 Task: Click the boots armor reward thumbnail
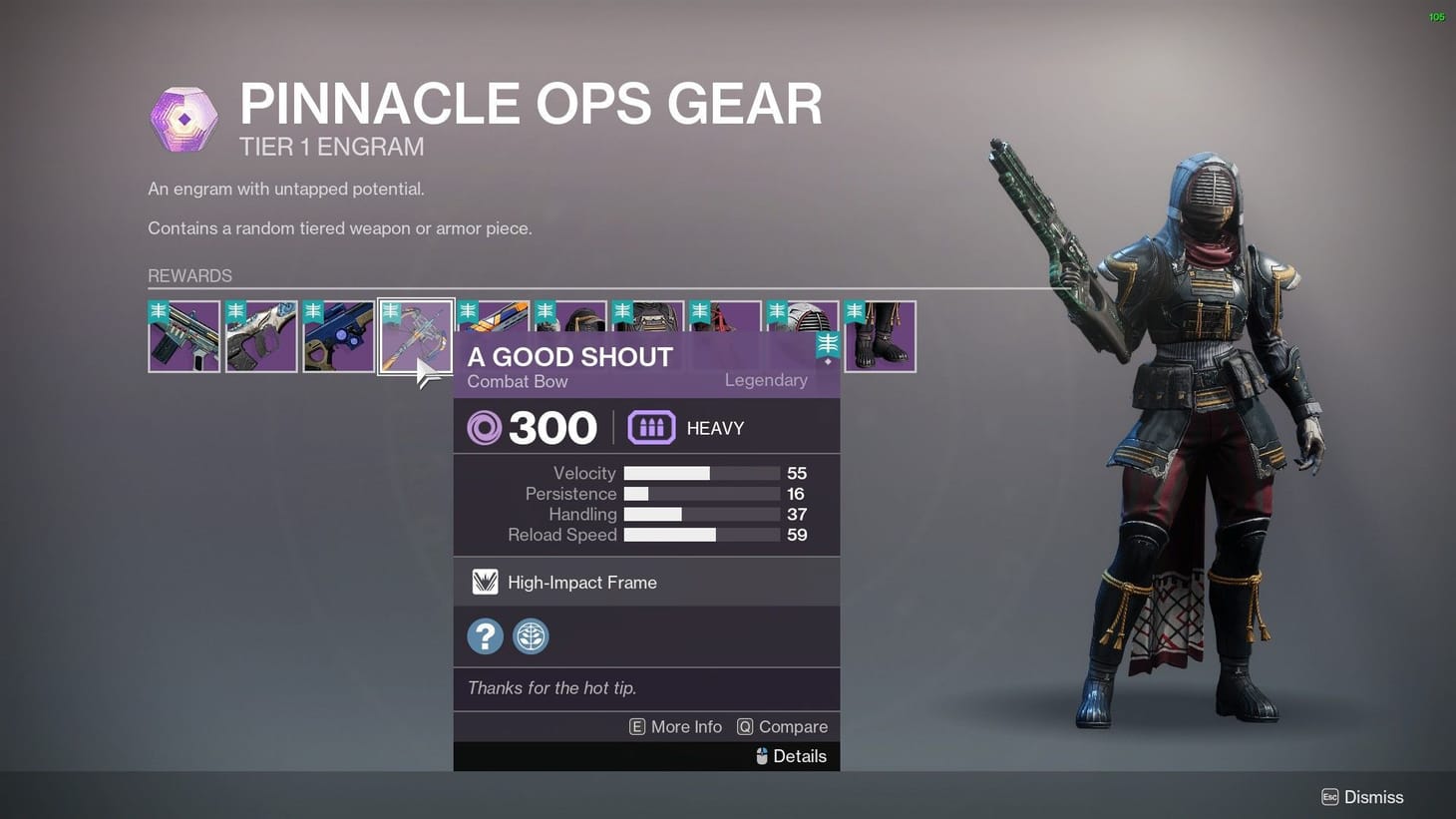[881, 336]
